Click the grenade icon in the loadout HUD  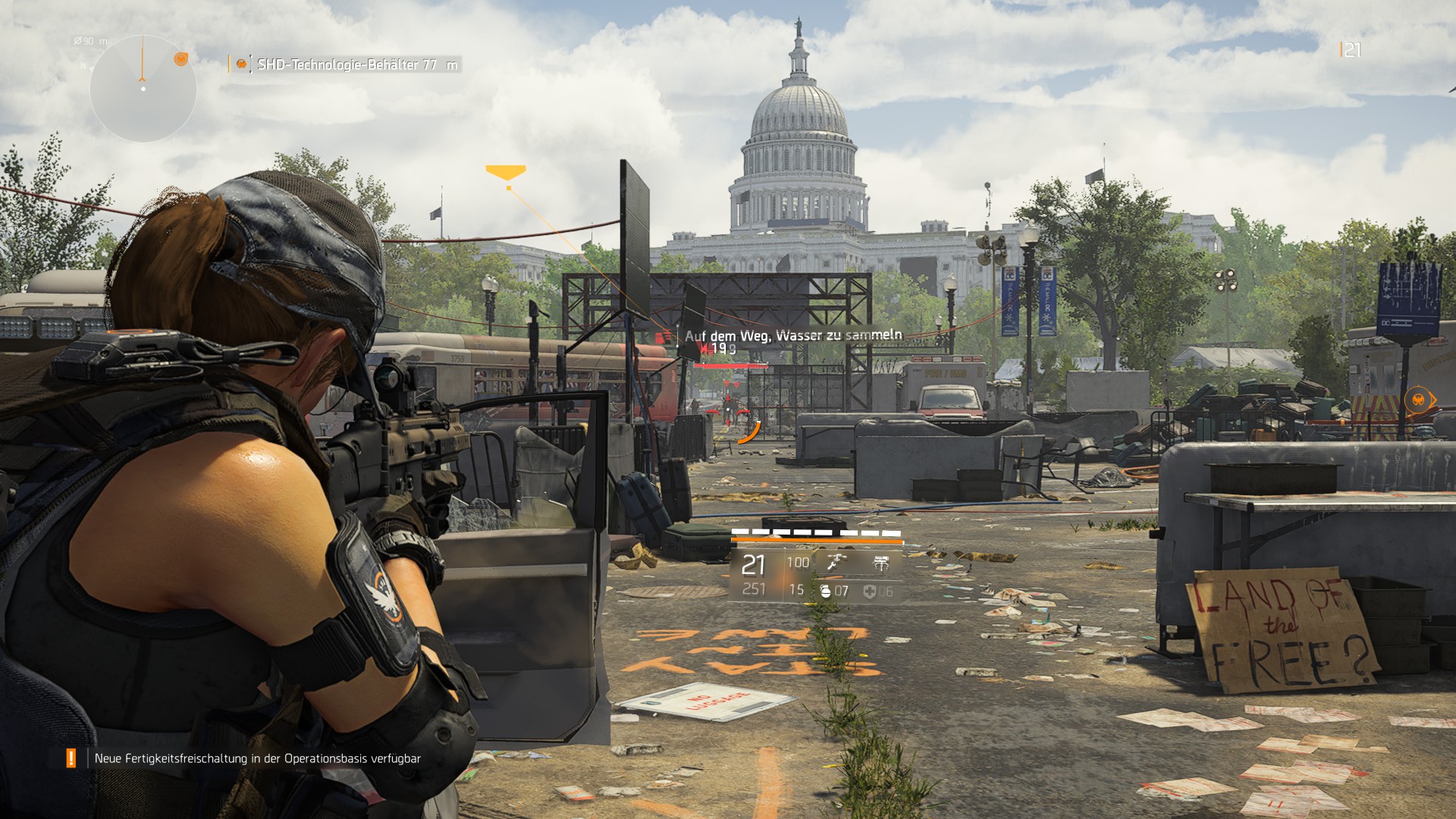pyautogui.click(x=826, y=592)
